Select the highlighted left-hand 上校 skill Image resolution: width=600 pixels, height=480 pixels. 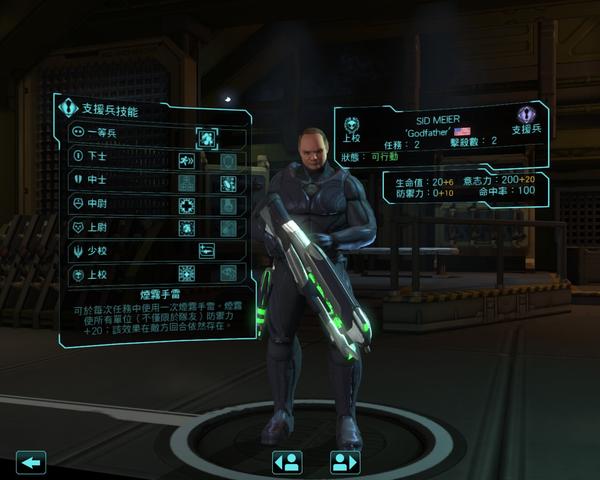pos(186,273)
